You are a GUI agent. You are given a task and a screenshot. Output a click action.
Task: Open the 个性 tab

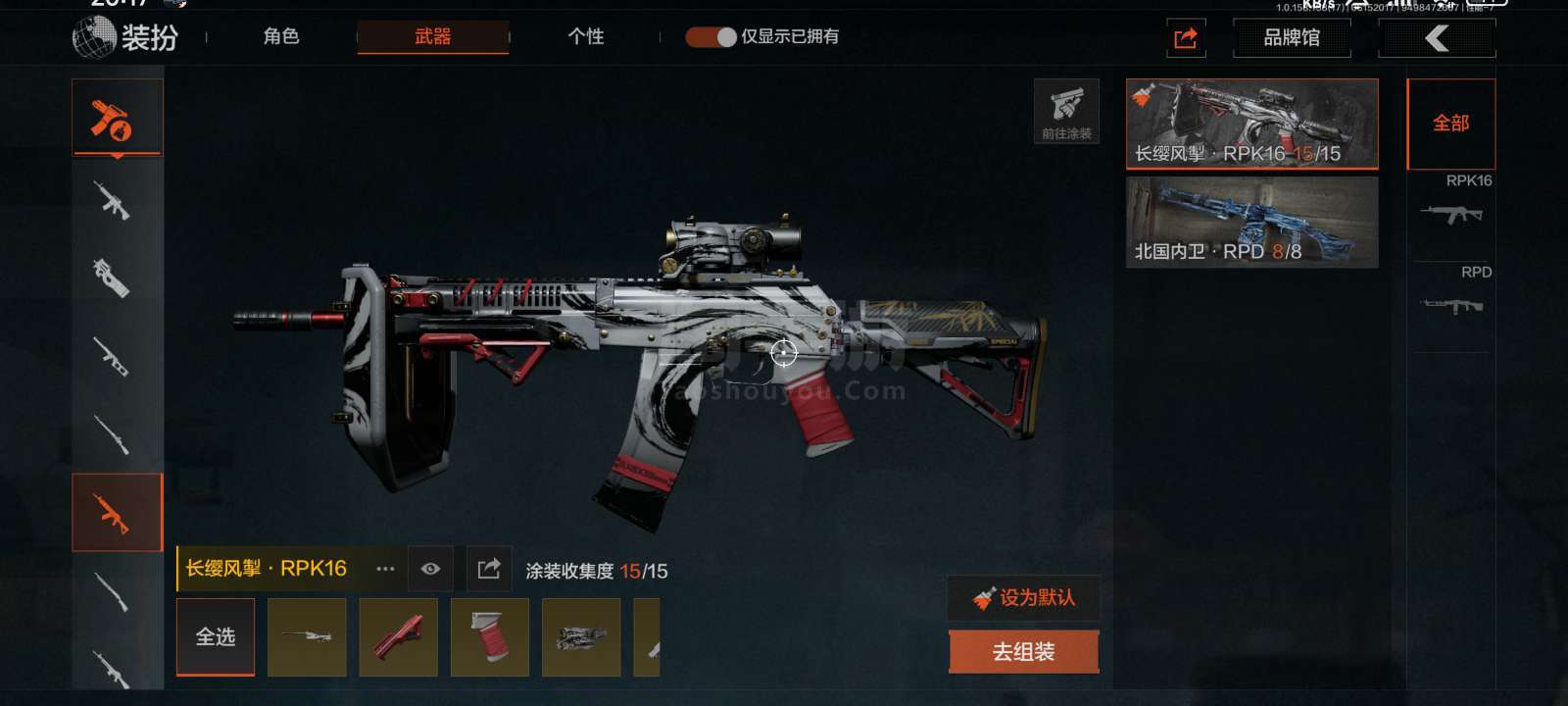click(x=586, y=37)
